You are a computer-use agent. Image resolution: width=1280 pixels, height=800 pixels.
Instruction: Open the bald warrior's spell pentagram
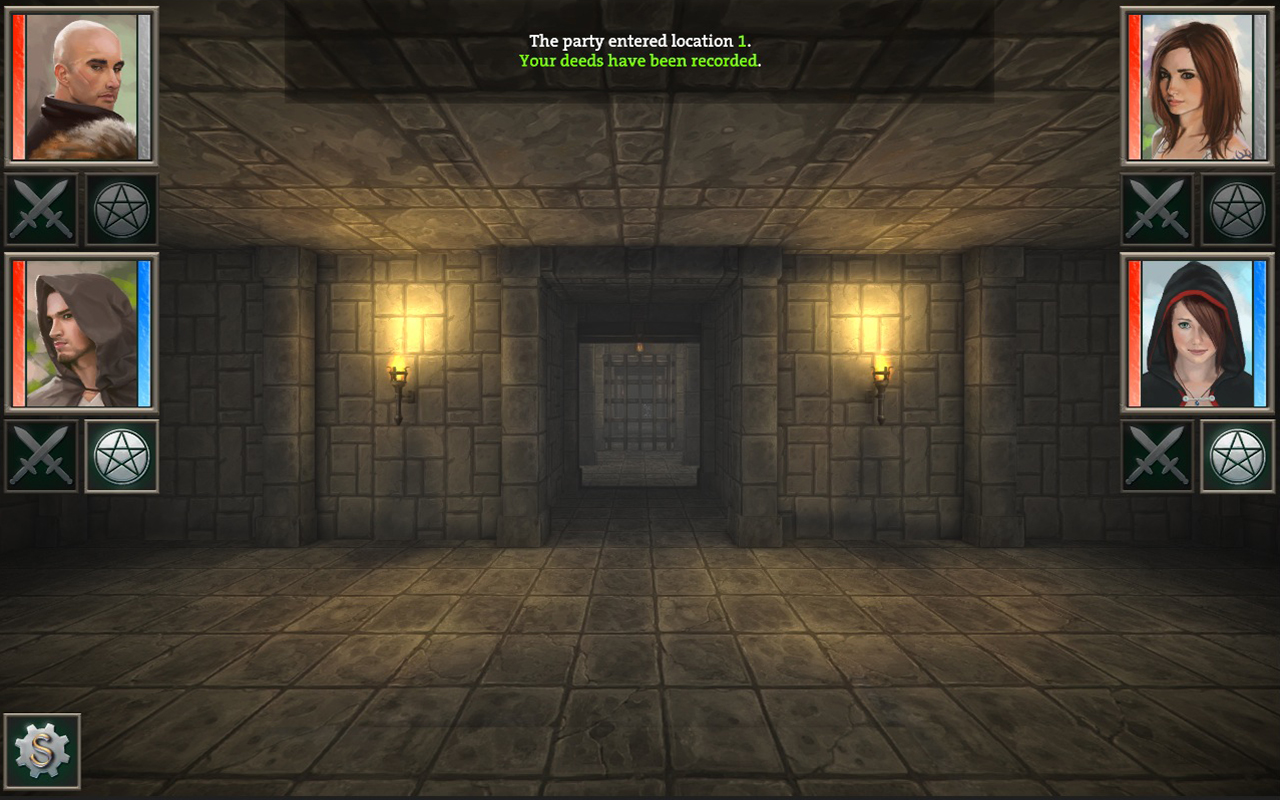pos(120,210)
